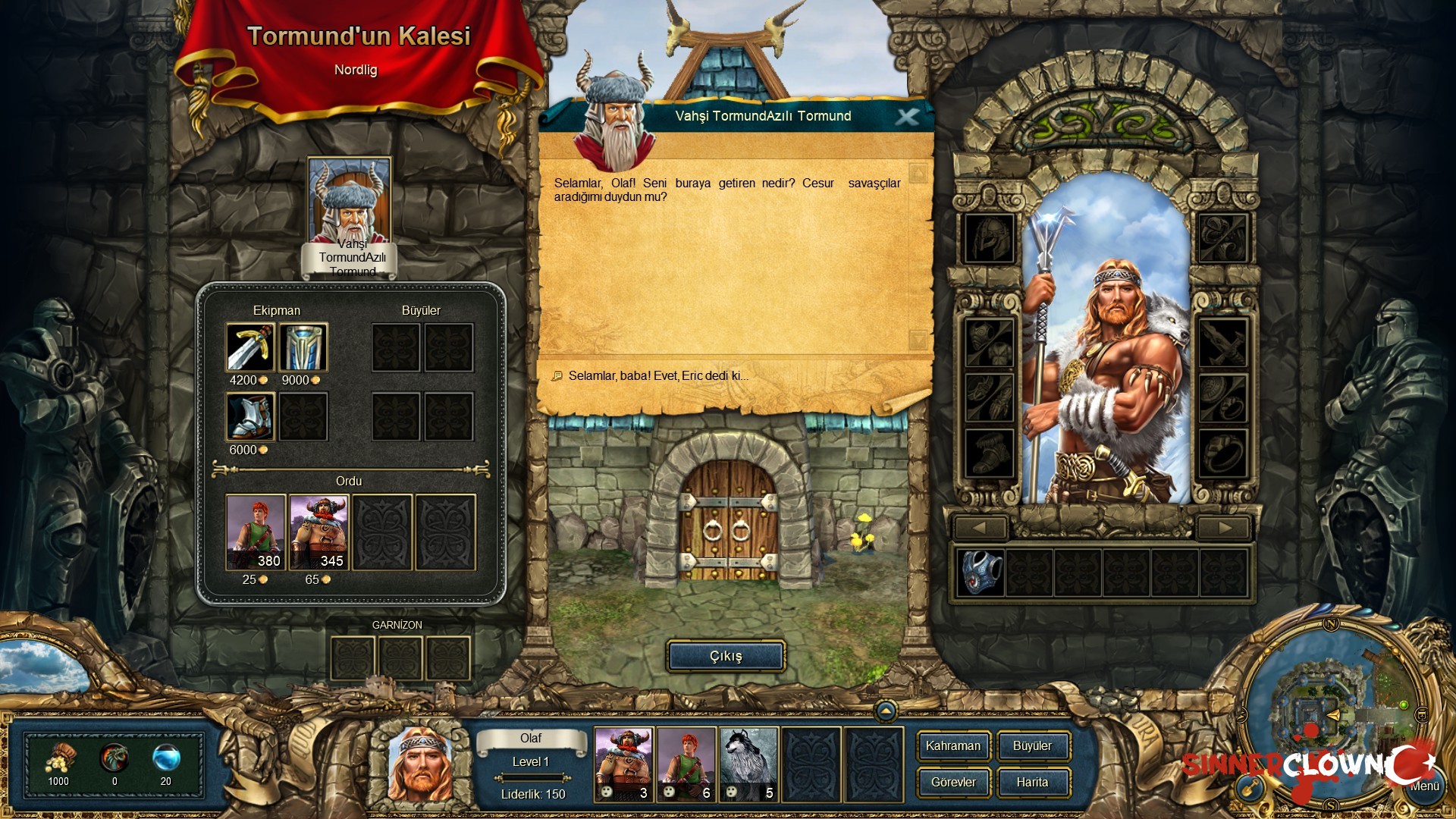Select the viking unit in army bar
This screenshot has height=819, width=1456.
[623, 764]
